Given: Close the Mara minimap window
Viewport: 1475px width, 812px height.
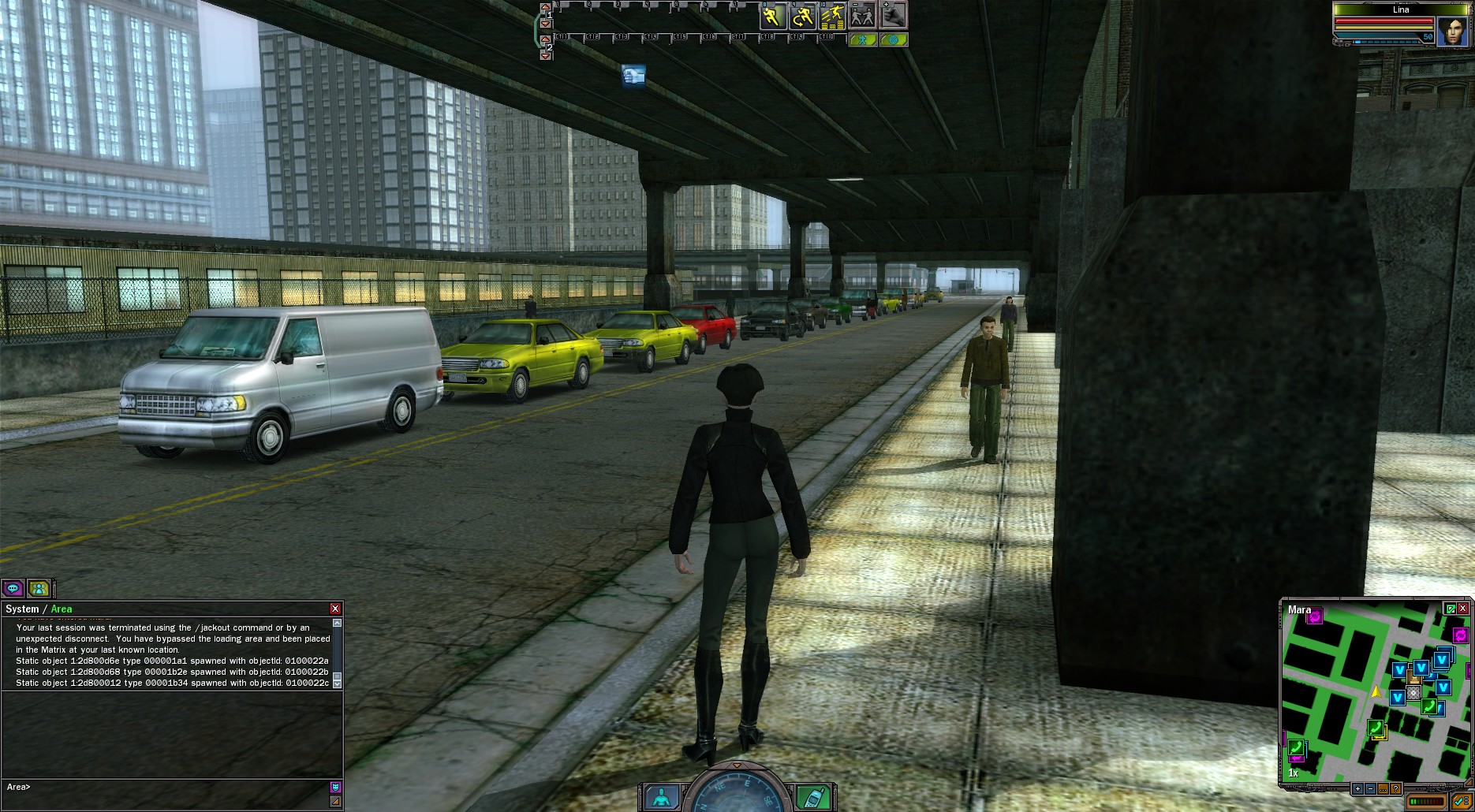Looking at the screenshot, I should (1463, 609).
